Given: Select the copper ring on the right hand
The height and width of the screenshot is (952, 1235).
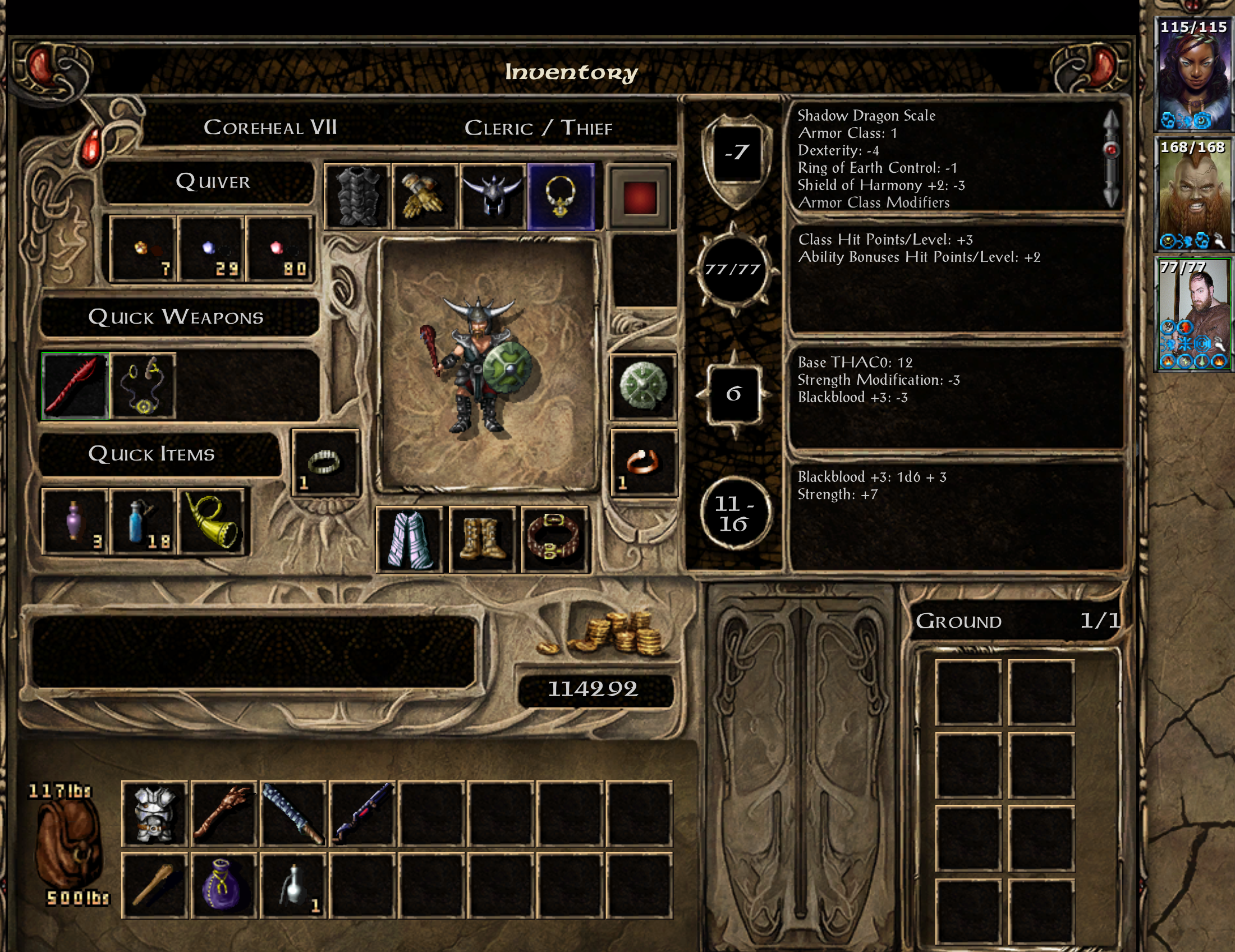Looking at the screenshot, I should 645,463.
